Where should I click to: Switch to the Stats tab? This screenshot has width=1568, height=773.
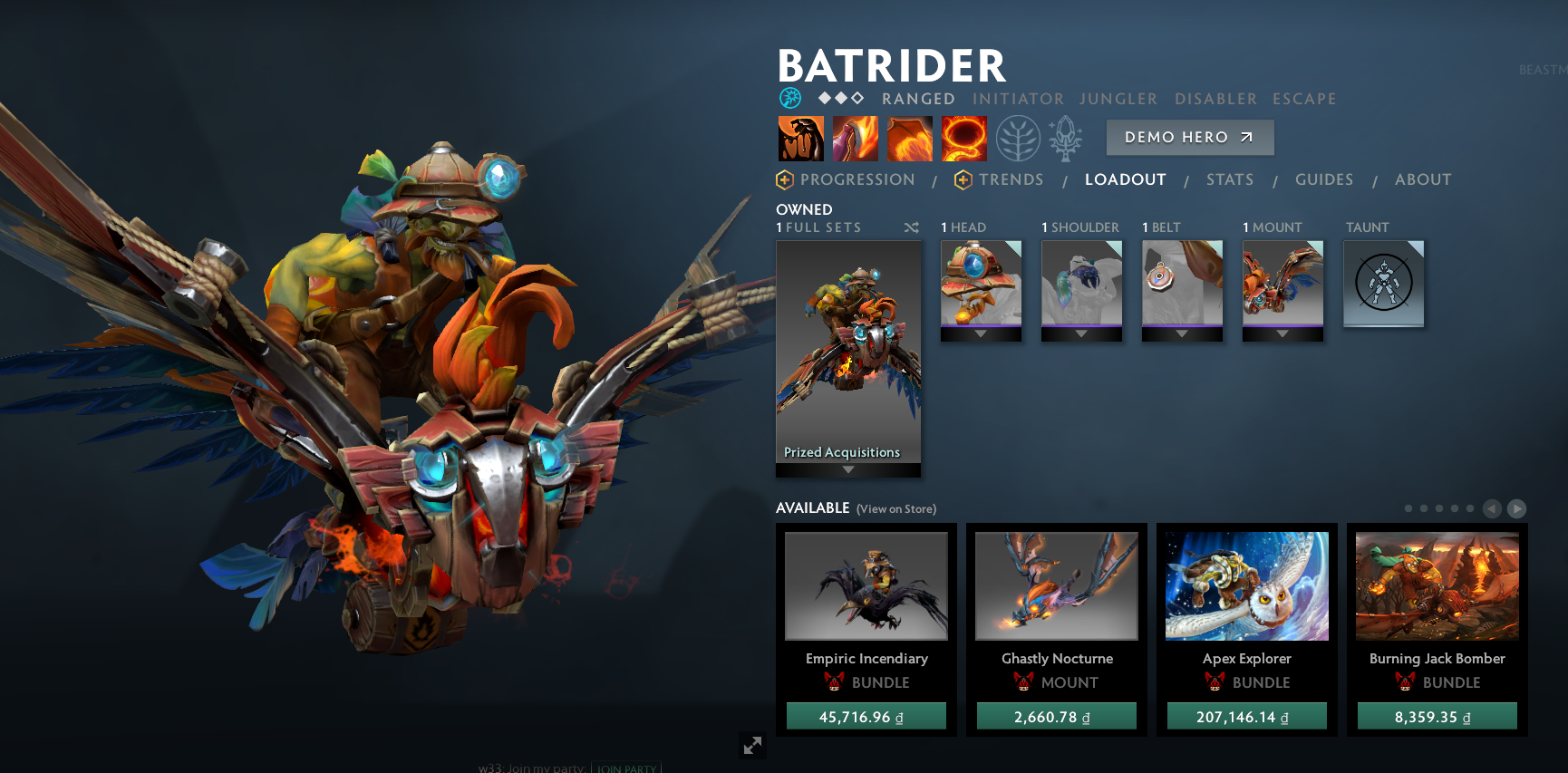pos(1229,179)
